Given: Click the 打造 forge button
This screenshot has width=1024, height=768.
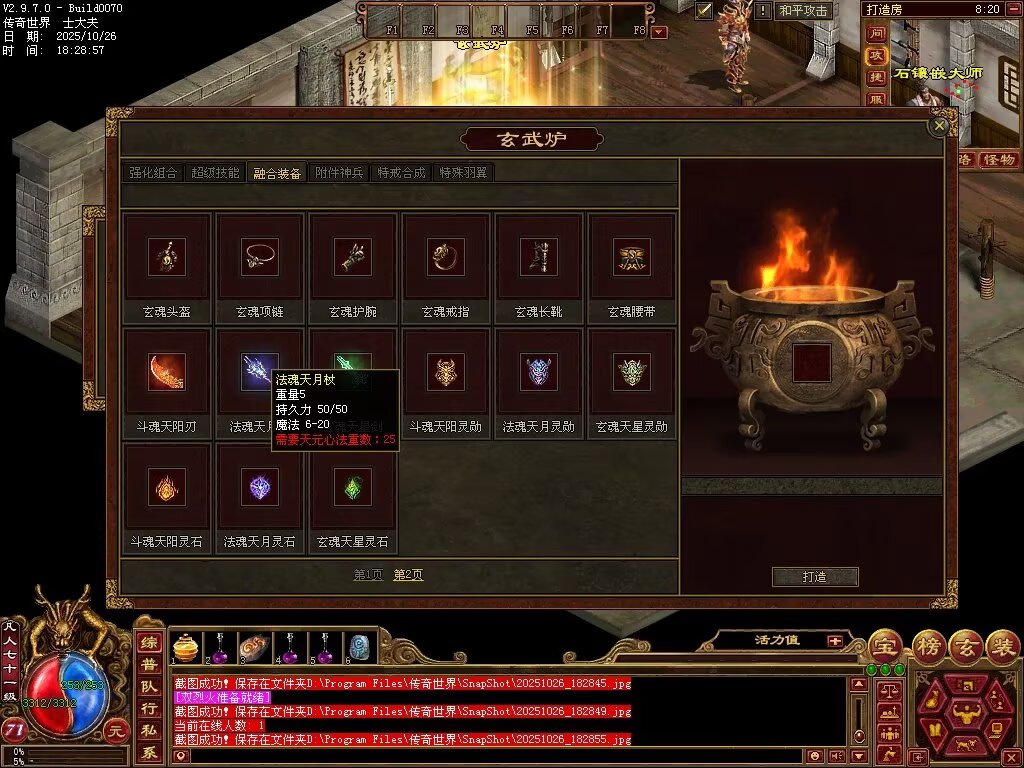Looking at the screenshot, I should [x=815, y=577].
